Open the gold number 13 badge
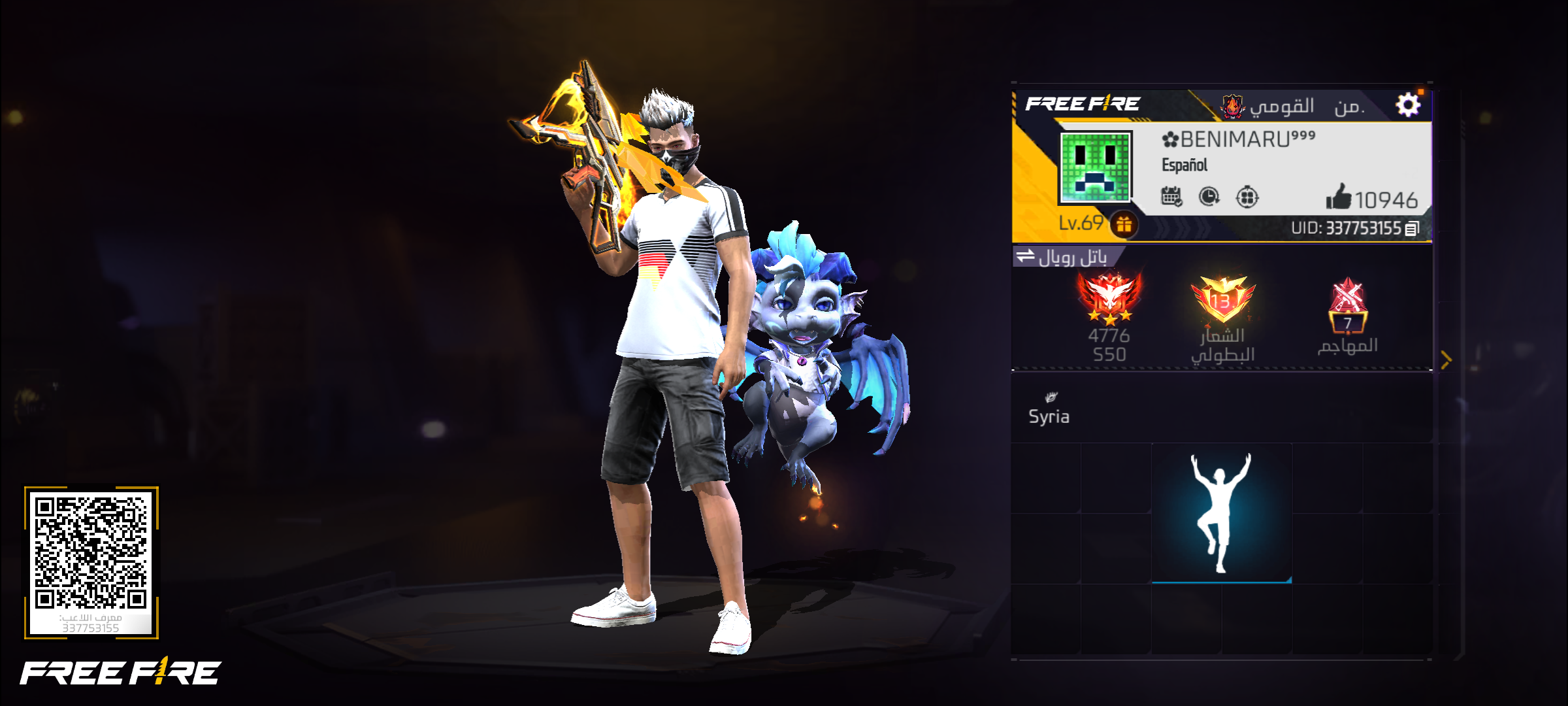The height and width of the screenshot is (706, 1568). tap(1222, 299)
